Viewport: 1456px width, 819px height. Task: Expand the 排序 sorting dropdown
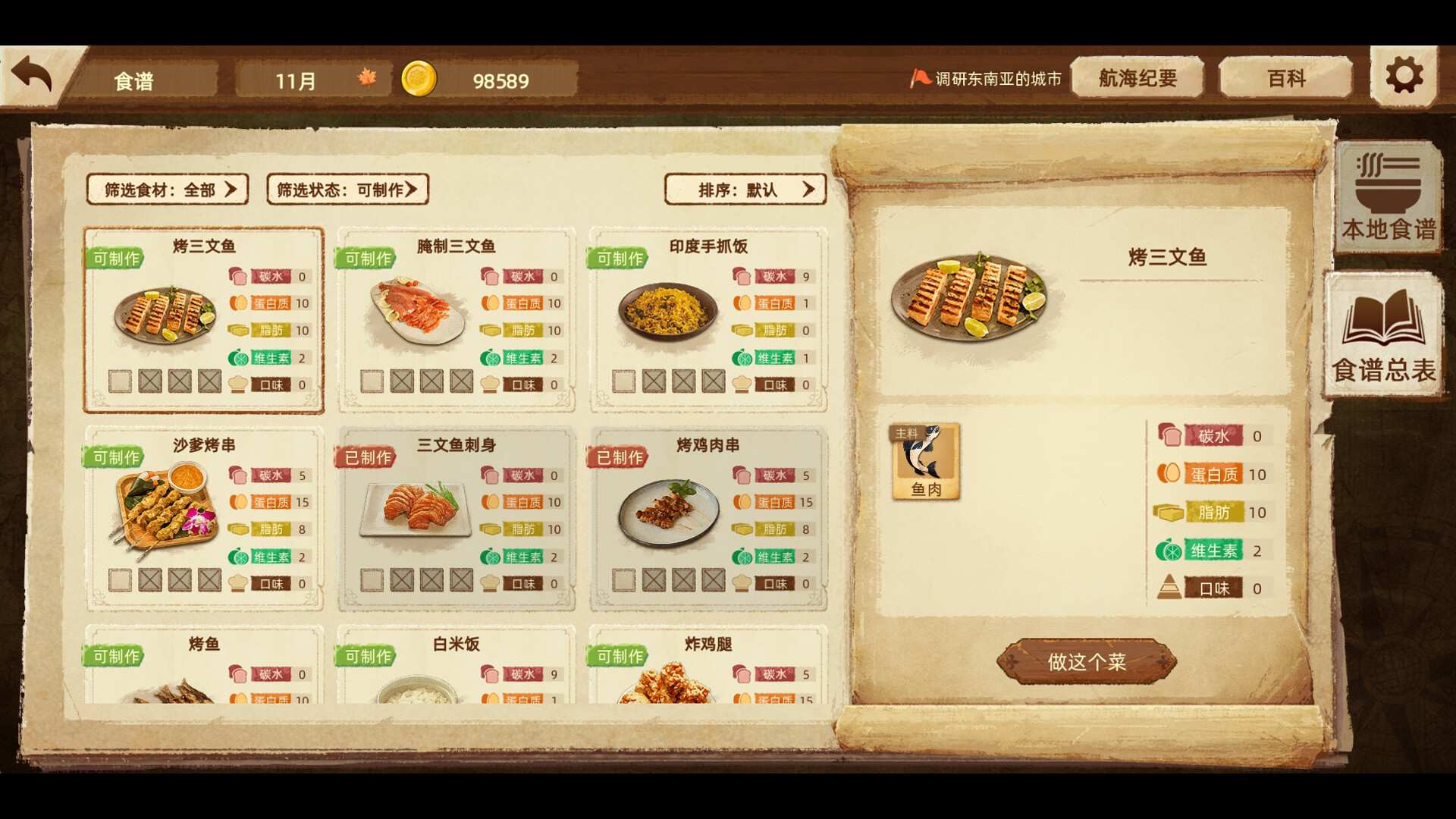tap(745, 190)
